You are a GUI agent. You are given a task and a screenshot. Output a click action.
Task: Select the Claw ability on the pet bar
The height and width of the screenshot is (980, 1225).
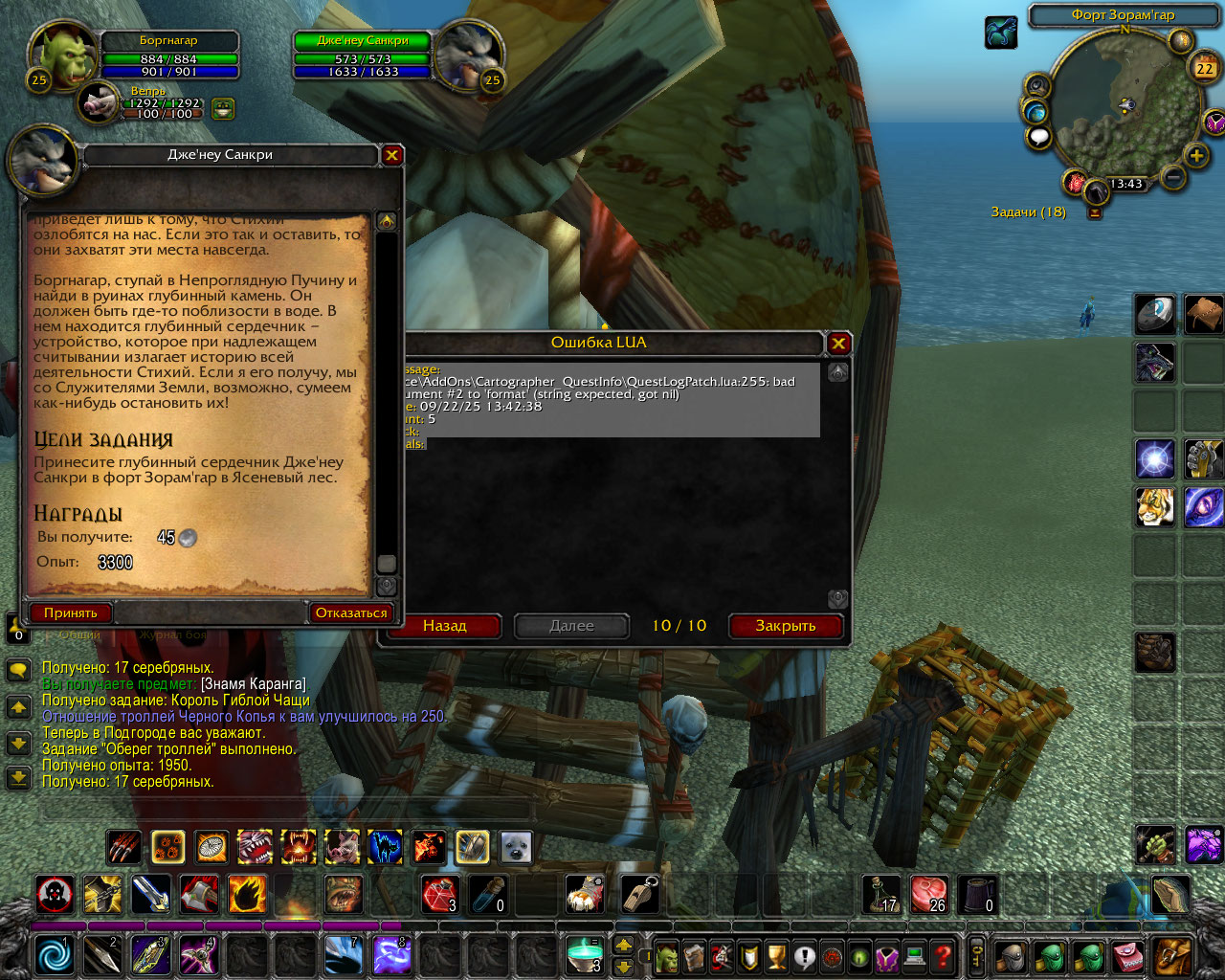pos(124,847)
